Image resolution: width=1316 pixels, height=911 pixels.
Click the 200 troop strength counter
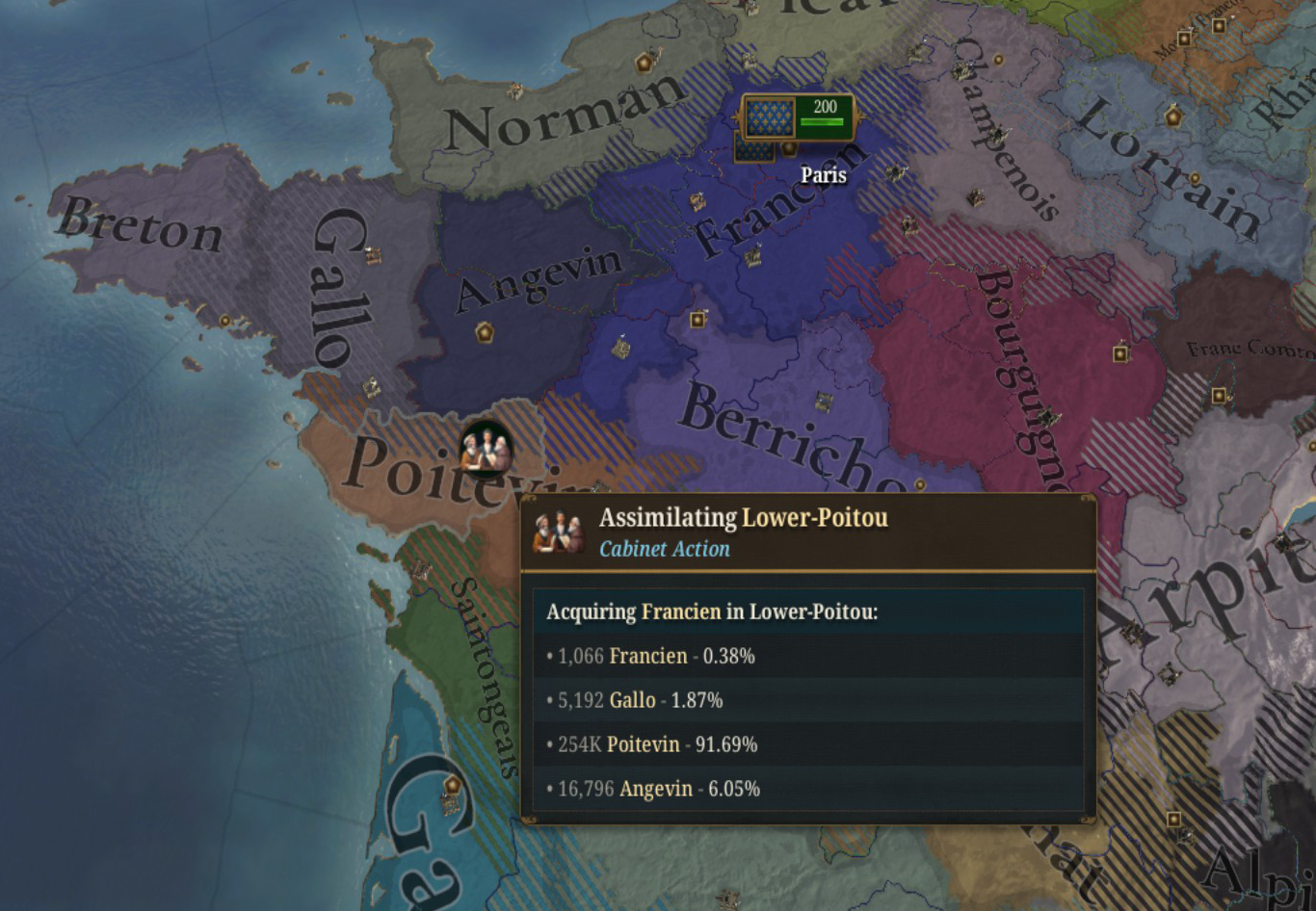(x=825, y=107)
